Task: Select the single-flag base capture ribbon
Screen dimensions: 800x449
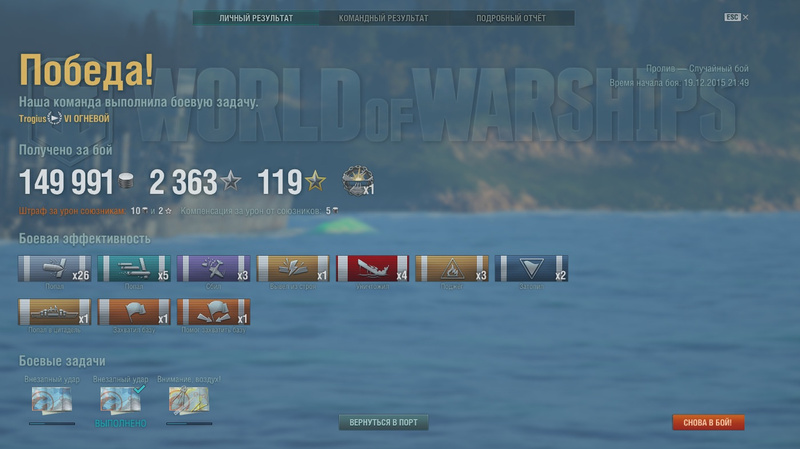Action: pyautogui.click(x=134, y=313)
